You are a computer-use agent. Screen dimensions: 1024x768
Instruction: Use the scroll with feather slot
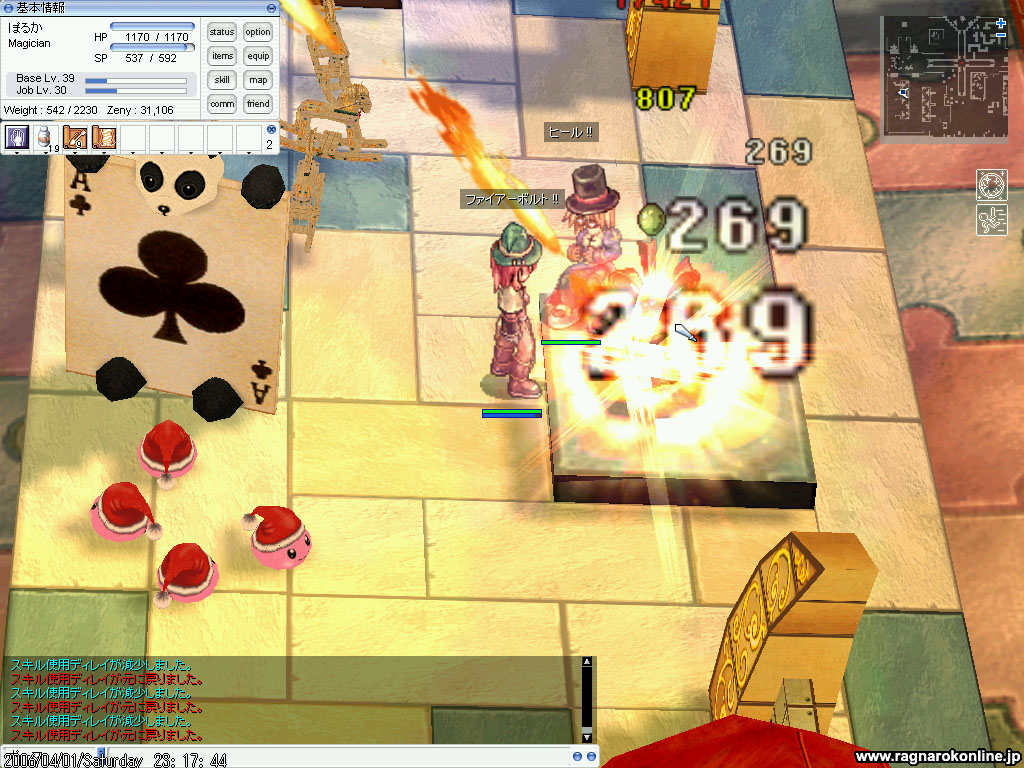click(74, 137)
